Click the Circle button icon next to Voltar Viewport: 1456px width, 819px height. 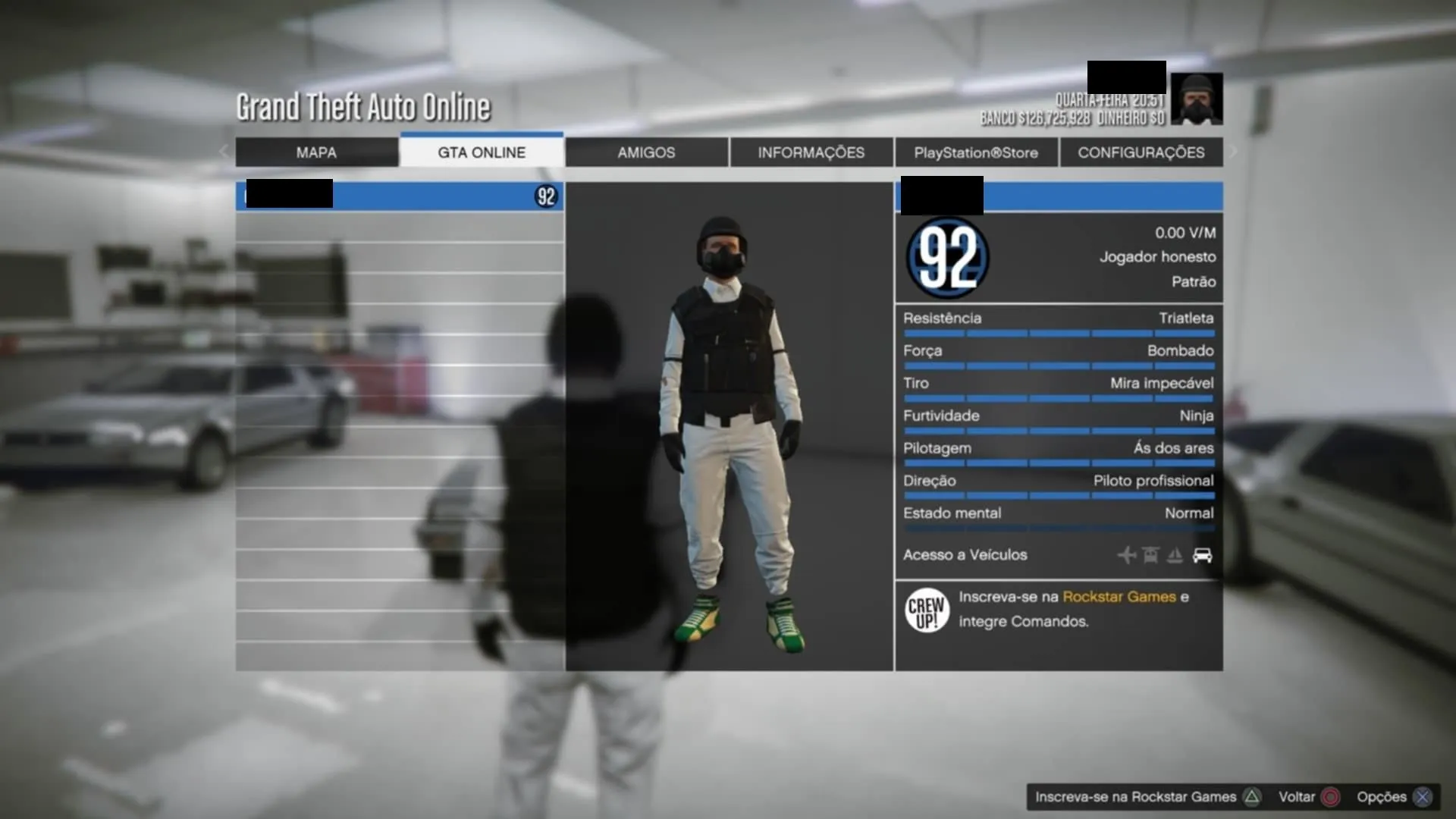point(1329,797)
